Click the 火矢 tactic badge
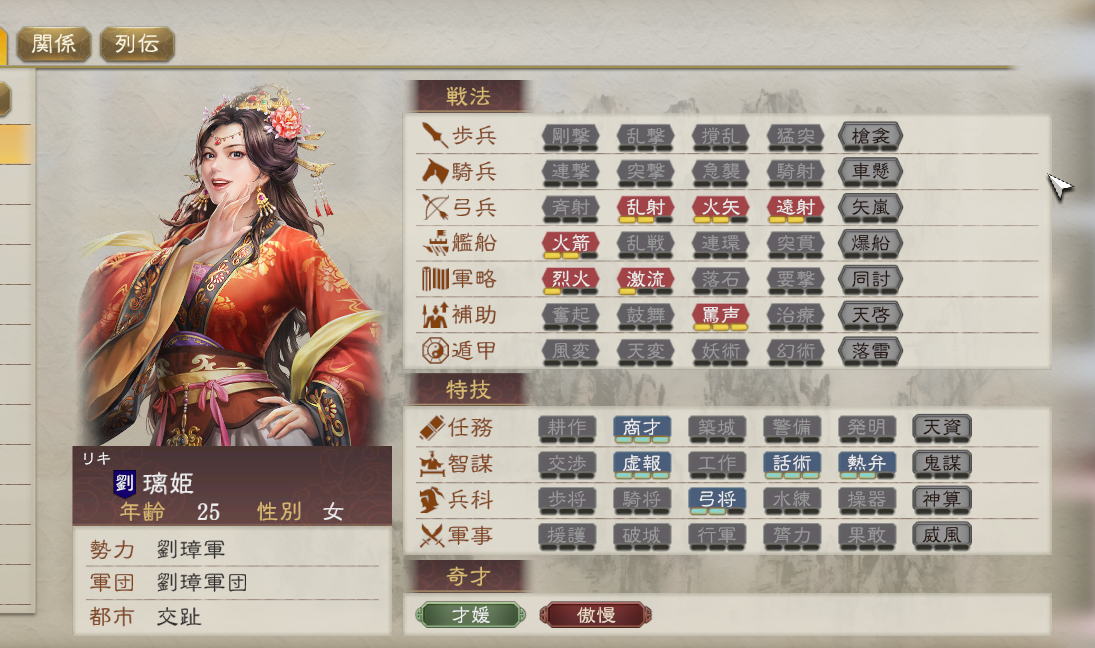 [x=720, y=207]
